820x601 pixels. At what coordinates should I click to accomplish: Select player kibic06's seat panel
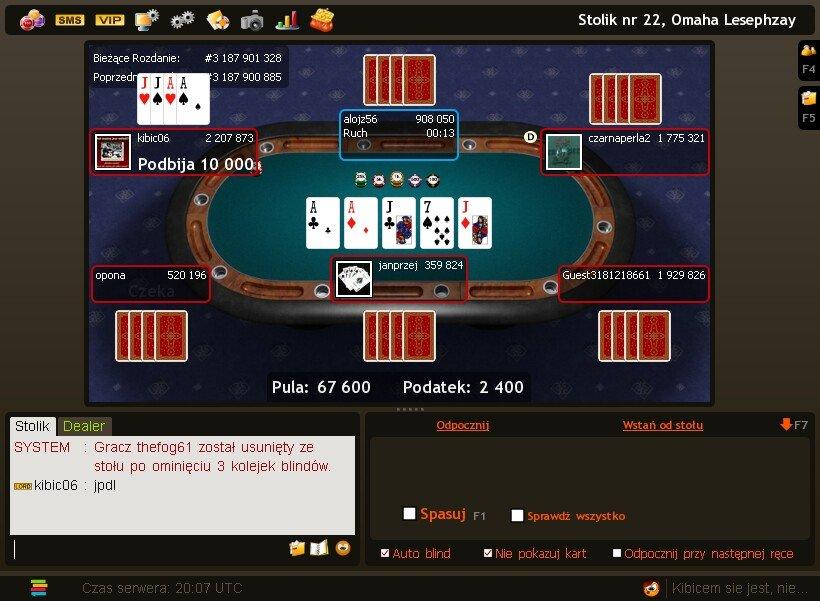point(174,152)
